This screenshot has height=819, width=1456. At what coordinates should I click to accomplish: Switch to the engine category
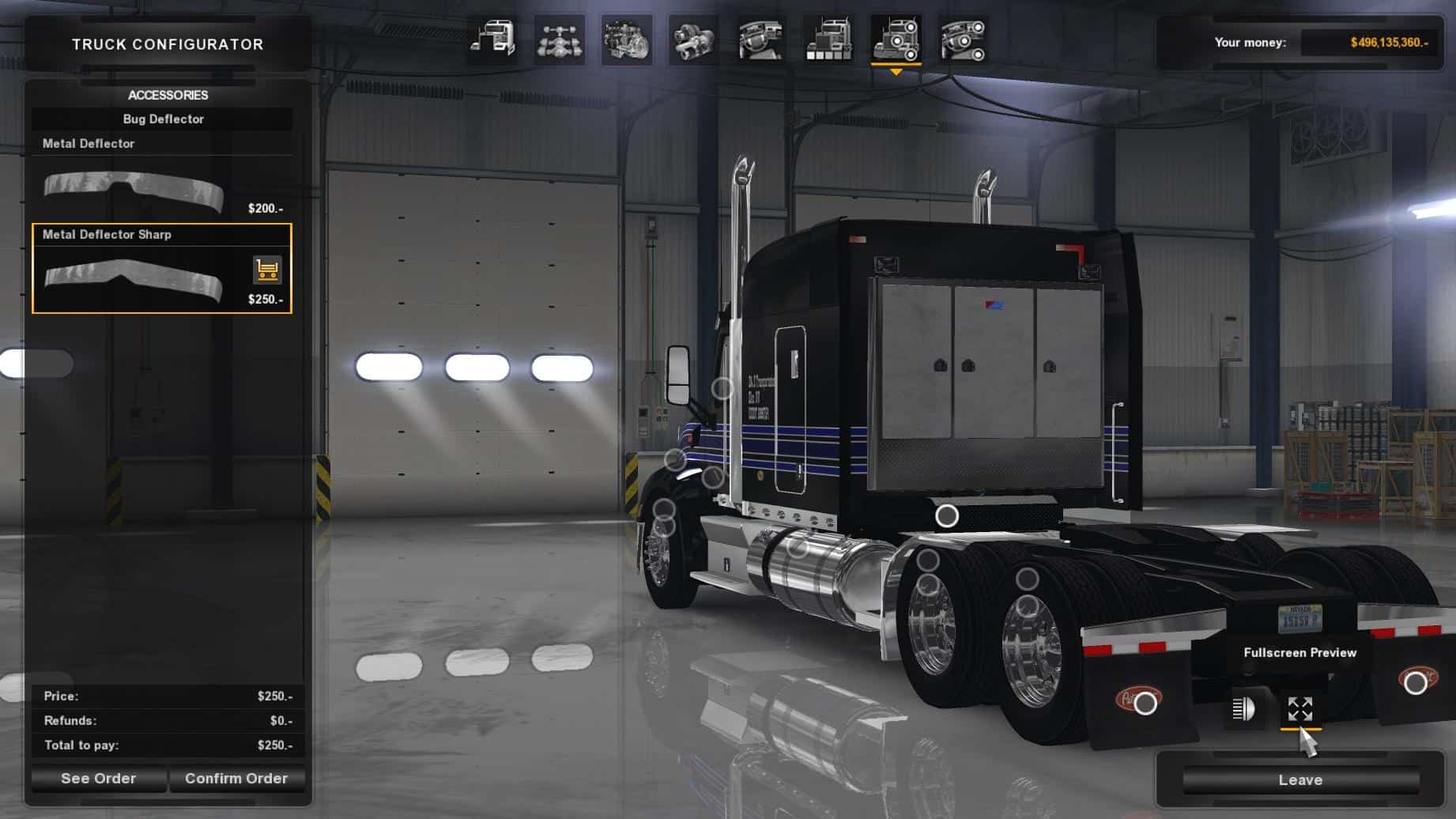[627, 40]
